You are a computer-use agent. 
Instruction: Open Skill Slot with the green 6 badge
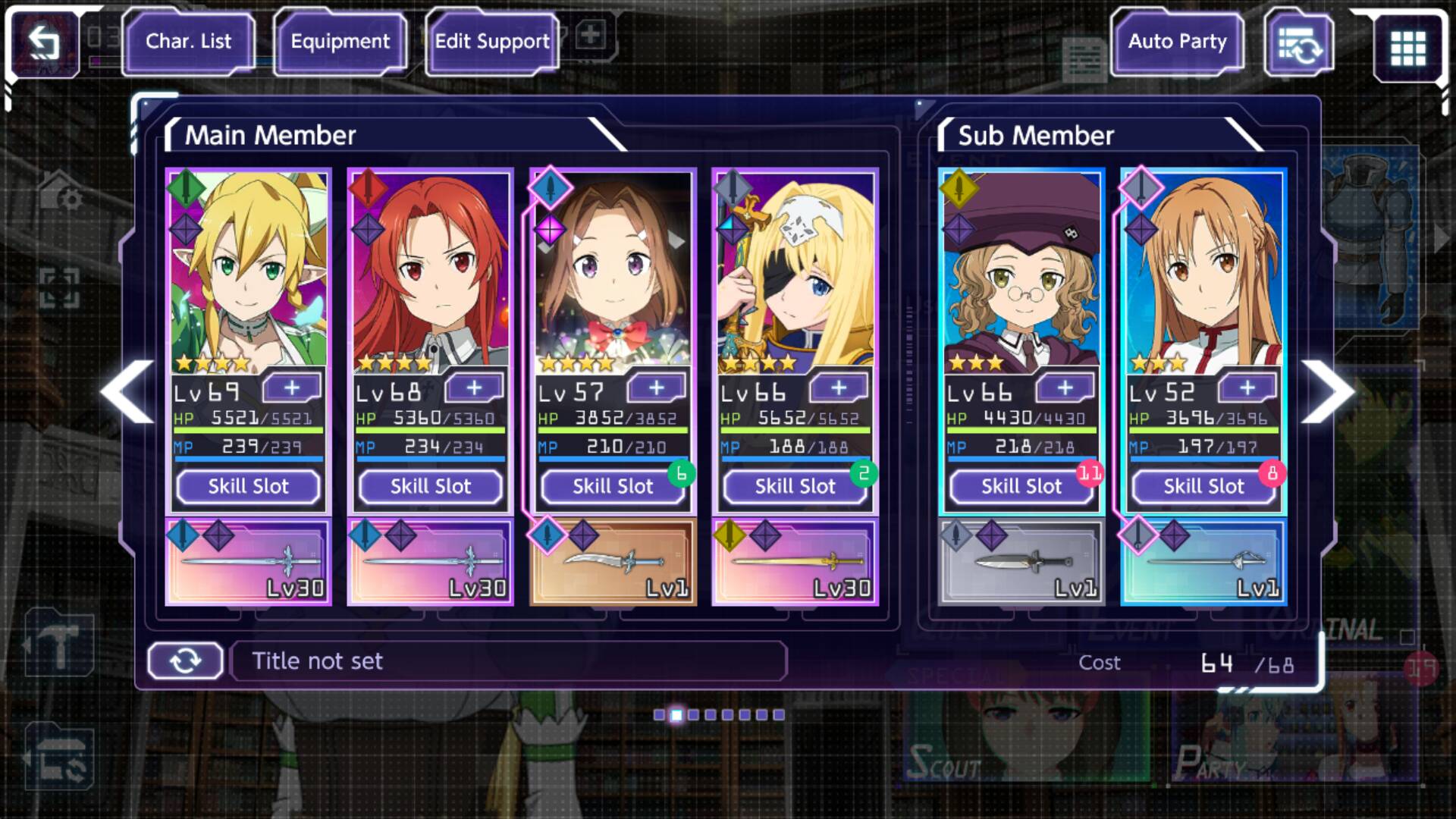pyautogui.click(x=613, y=486)
